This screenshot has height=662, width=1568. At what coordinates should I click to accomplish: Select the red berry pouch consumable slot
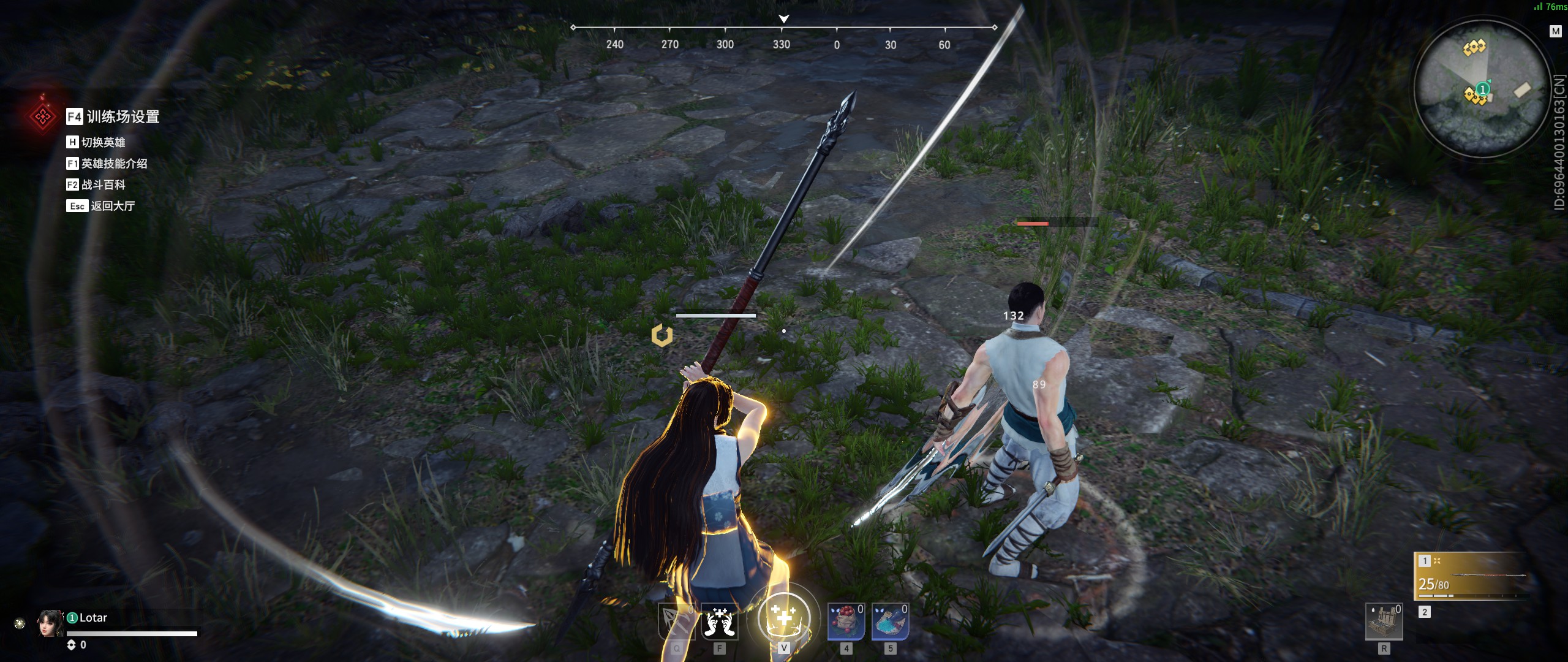846,622
